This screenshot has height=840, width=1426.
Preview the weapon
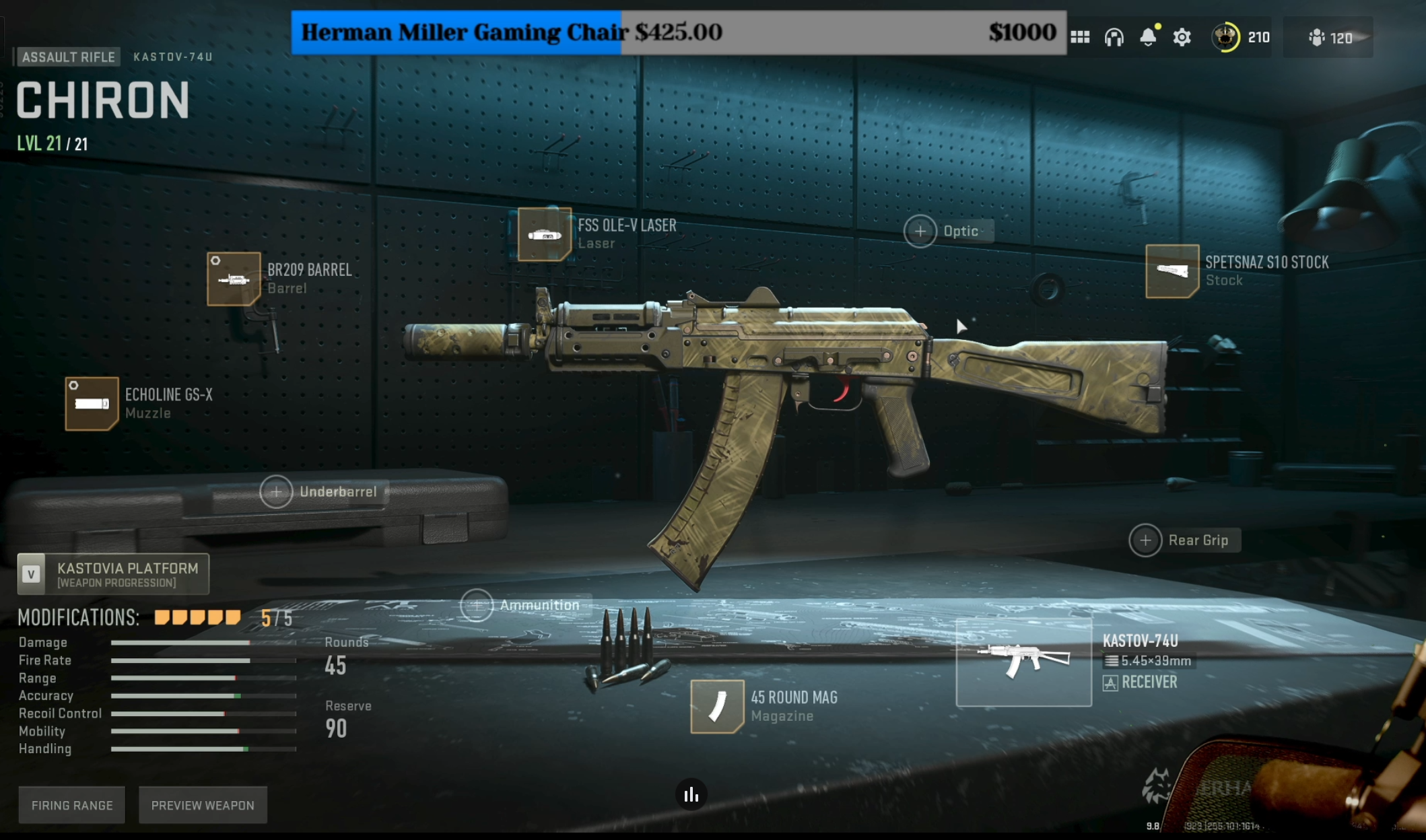(x=203, y=805)
